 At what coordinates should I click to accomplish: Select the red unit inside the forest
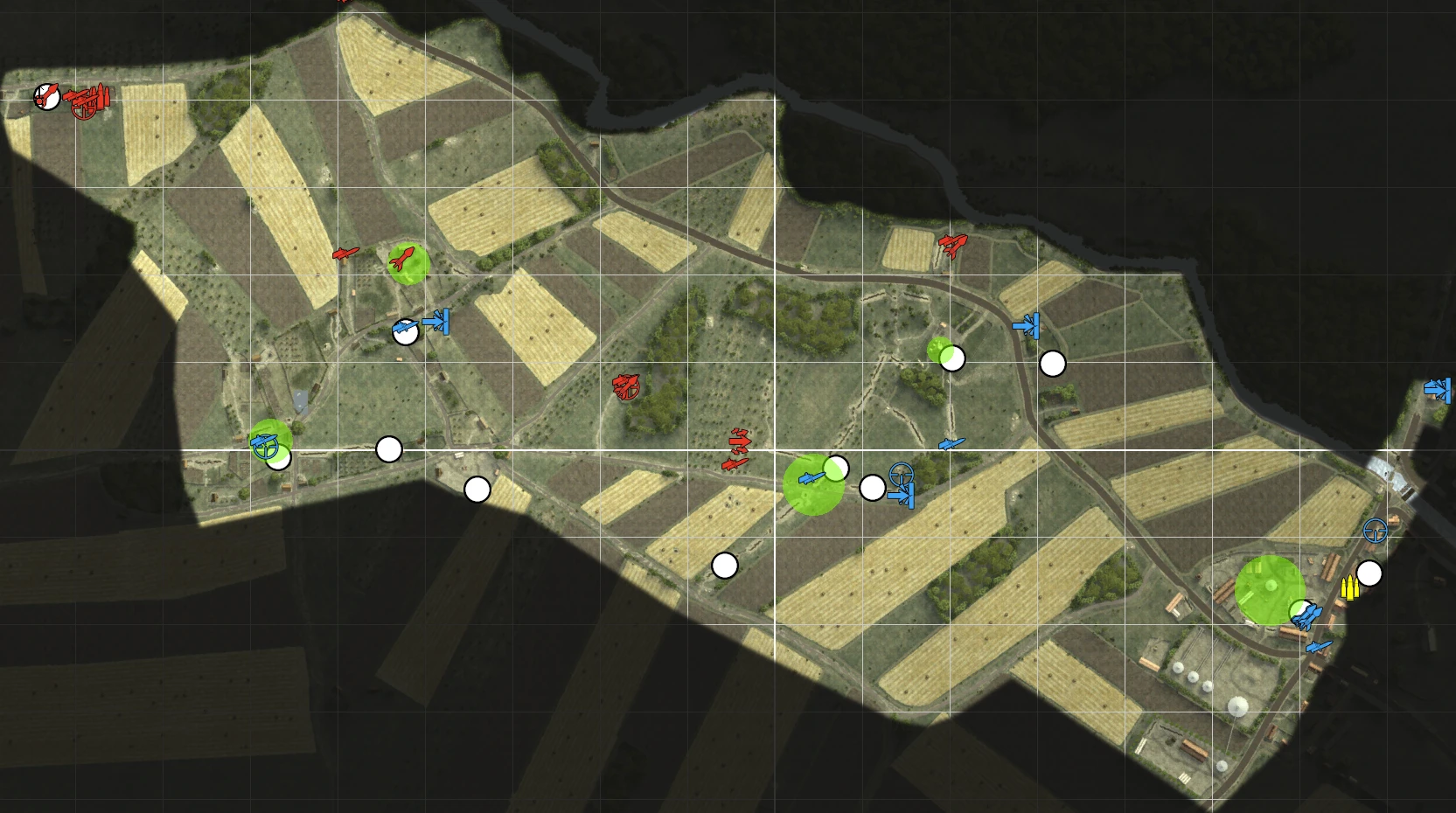pos(626,386)
